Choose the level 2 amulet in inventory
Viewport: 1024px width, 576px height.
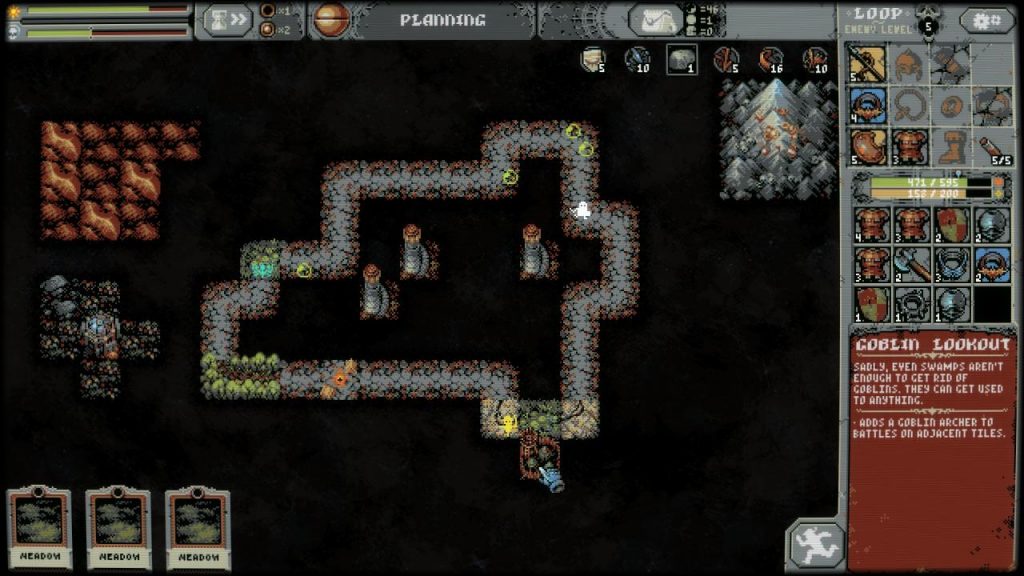(991, 264)
